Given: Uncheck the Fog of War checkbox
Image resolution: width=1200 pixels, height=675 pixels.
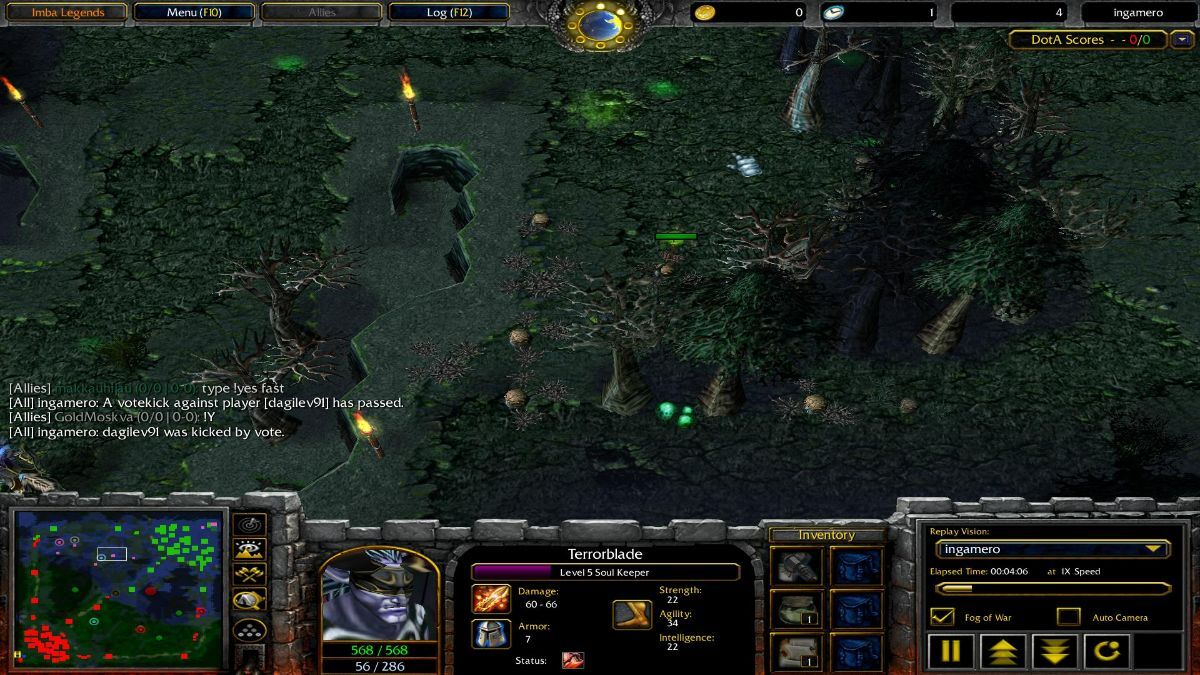Looking at the screenshot, I should tap(942, 617).
